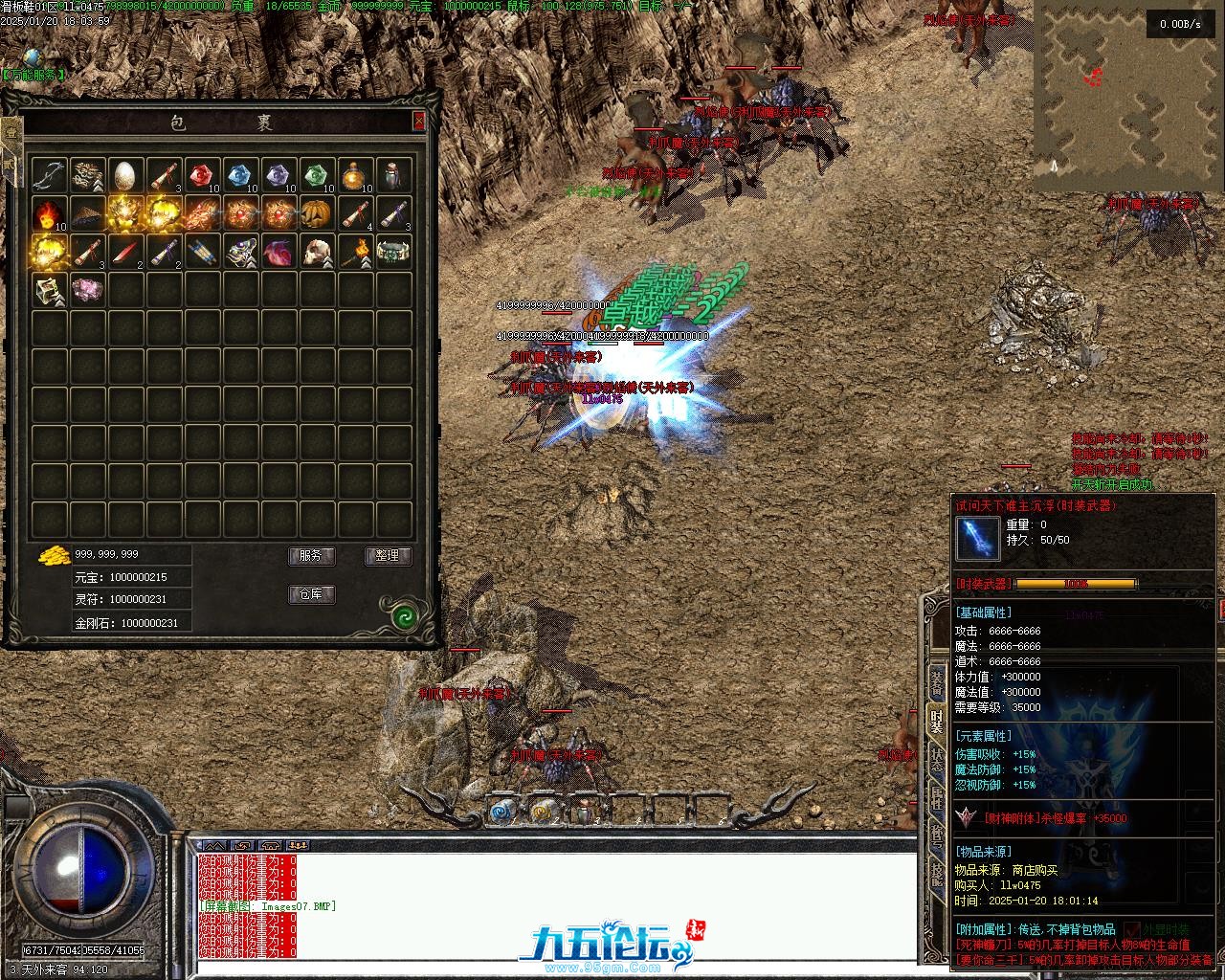Choose the jack-o'-lantern pumpkin item

click(317, 213)
